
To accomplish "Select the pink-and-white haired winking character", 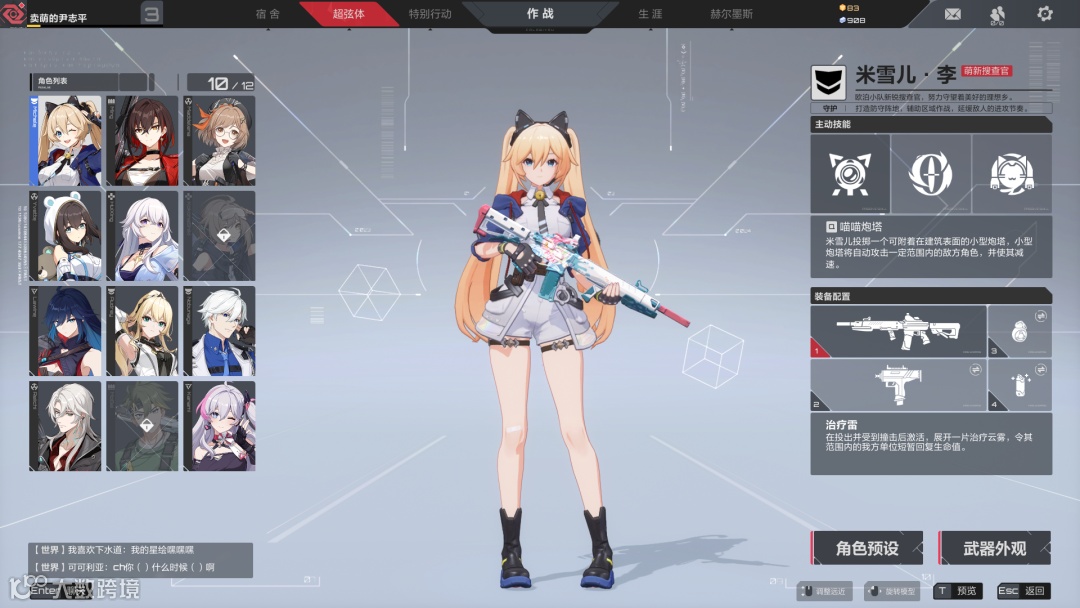I will click(219, 425).
